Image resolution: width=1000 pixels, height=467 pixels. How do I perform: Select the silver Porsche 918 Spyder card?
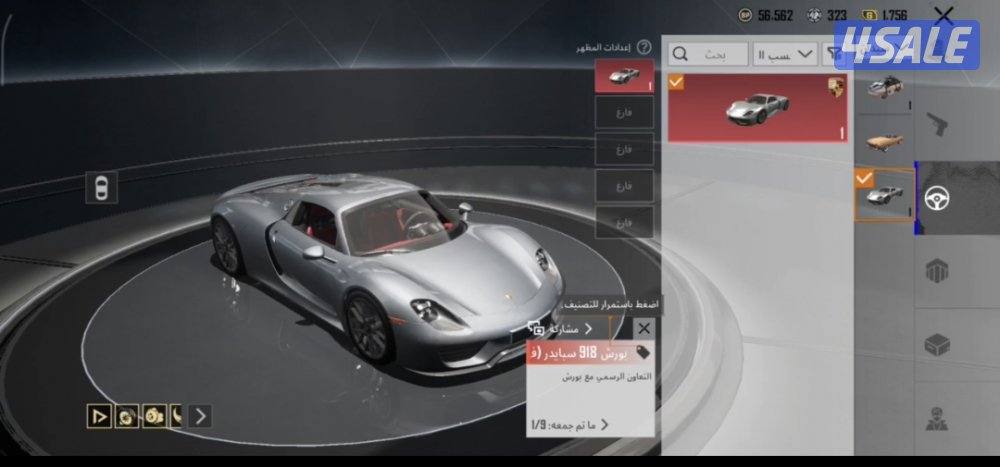tap(757, 108)
